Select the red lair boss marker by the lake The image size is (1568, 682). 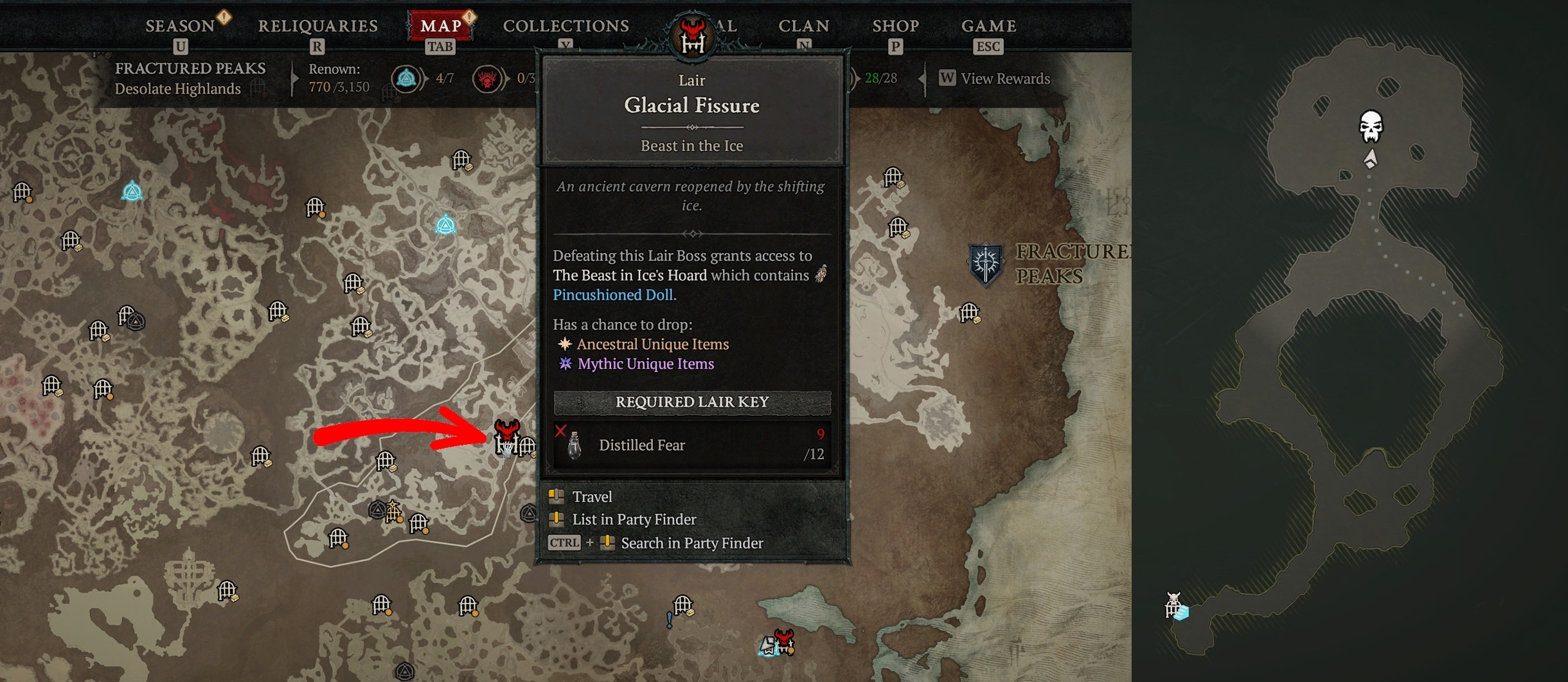click(783, 640)
